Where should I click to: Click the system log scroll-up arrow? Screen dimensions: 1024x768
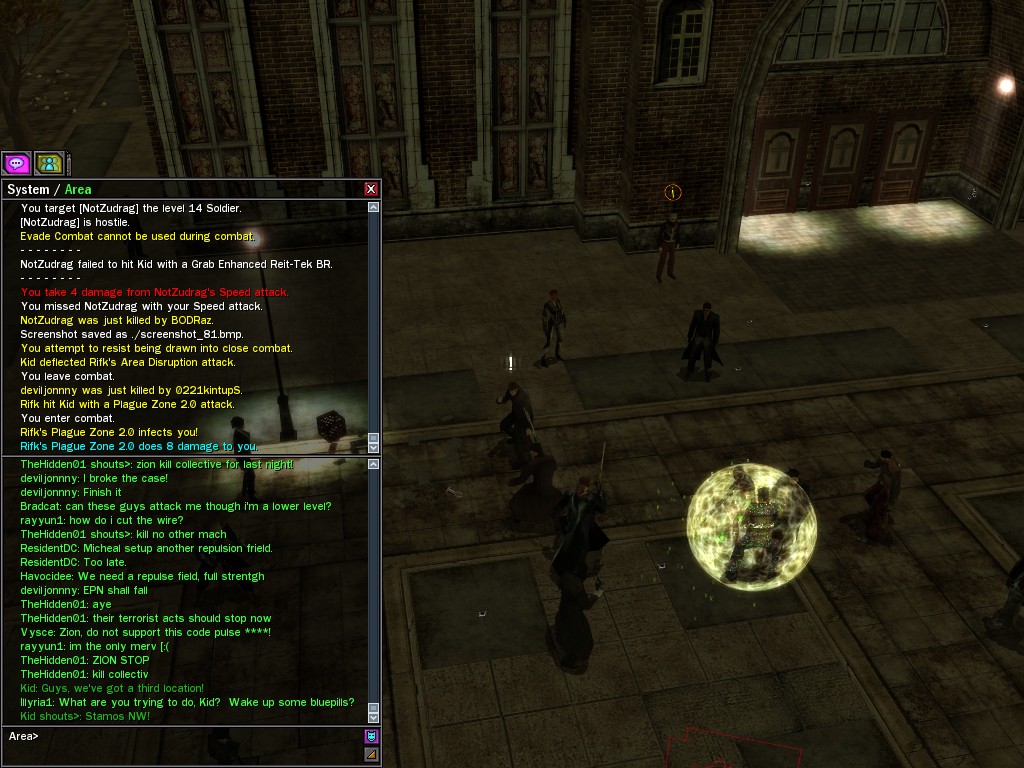click(374, 208)
